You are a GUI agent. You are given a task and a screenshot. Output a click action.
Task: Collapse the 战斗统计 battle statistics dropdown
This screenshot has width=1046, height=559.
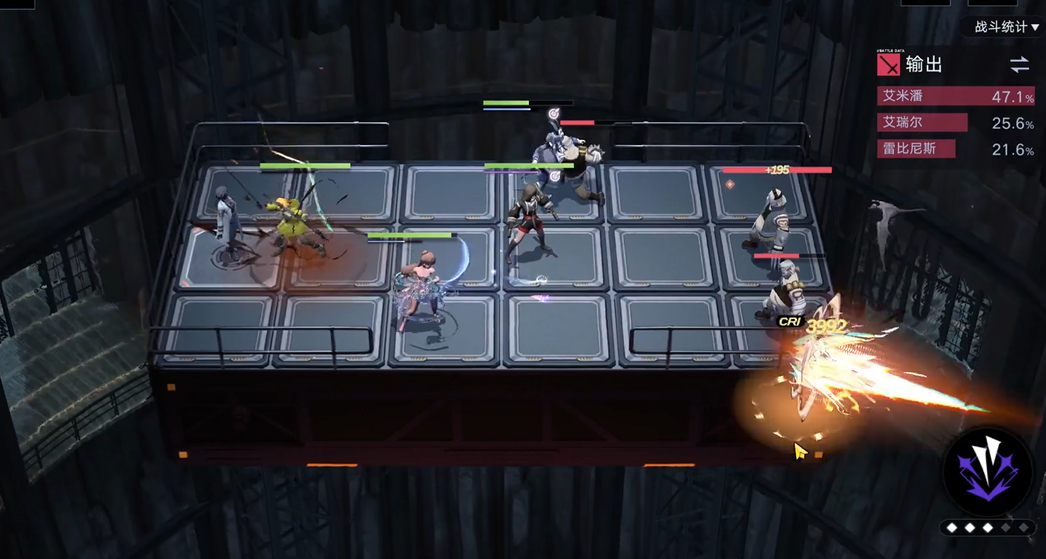tap(1006, 27)
